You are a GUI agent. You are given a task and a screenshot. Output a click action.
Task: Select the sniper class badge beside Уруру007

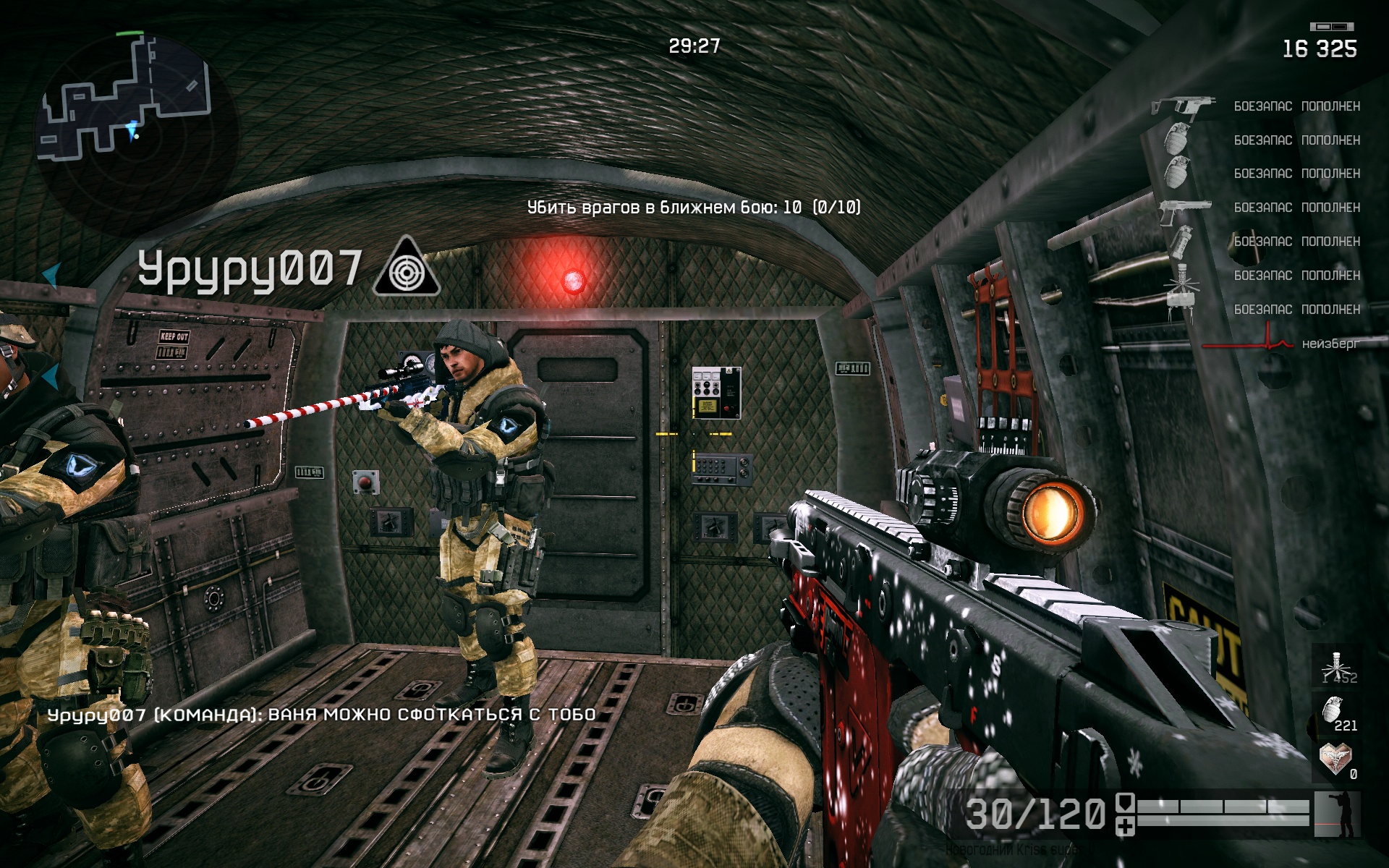407,268
